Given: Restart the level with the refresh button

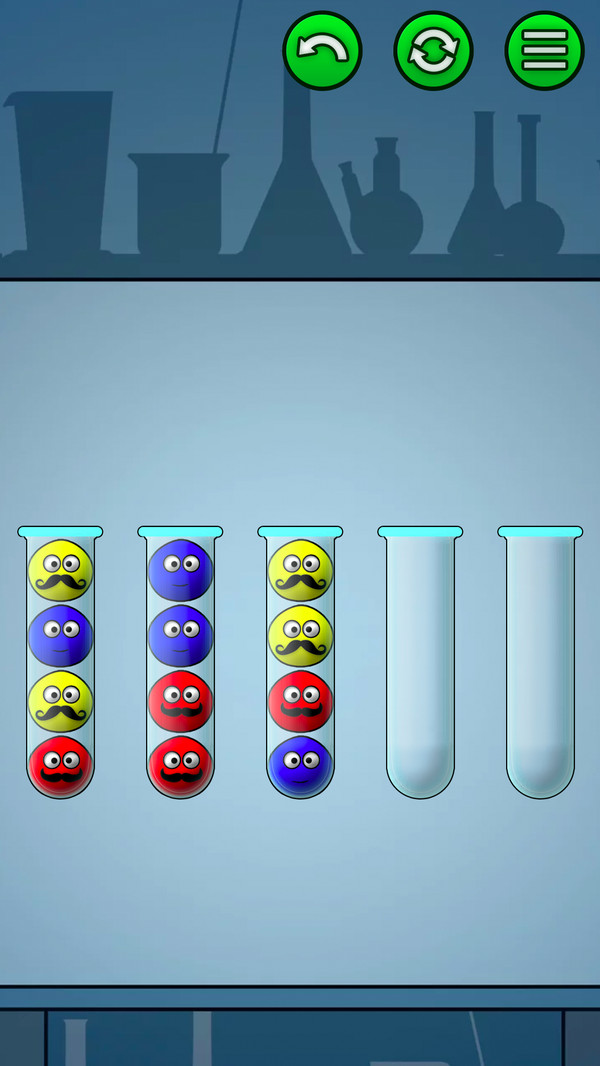Looking at the screenshot, I should (x=433, y=51).
